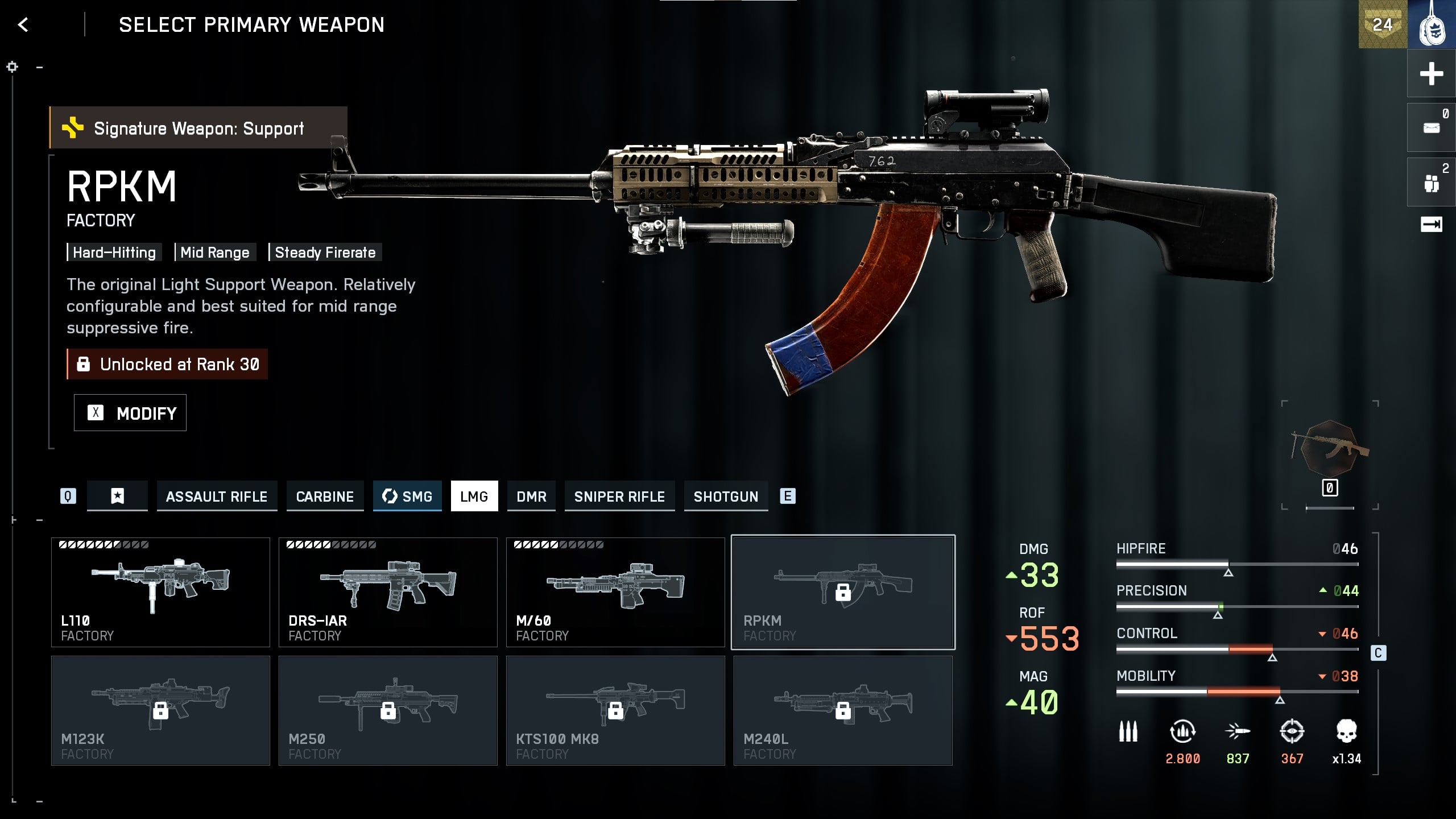
Task: Open Modify for the RPKM
Action: pyautogui.click(x=130, y=413)
